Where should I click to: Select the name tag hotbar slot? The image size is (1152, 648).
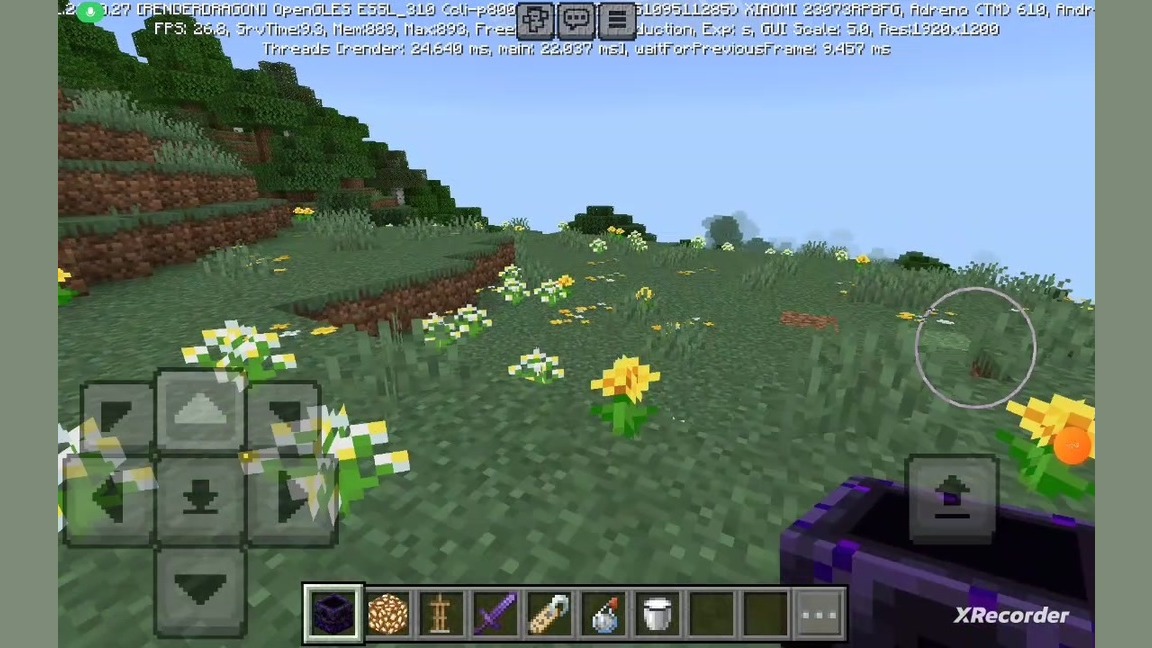point(549,612)
